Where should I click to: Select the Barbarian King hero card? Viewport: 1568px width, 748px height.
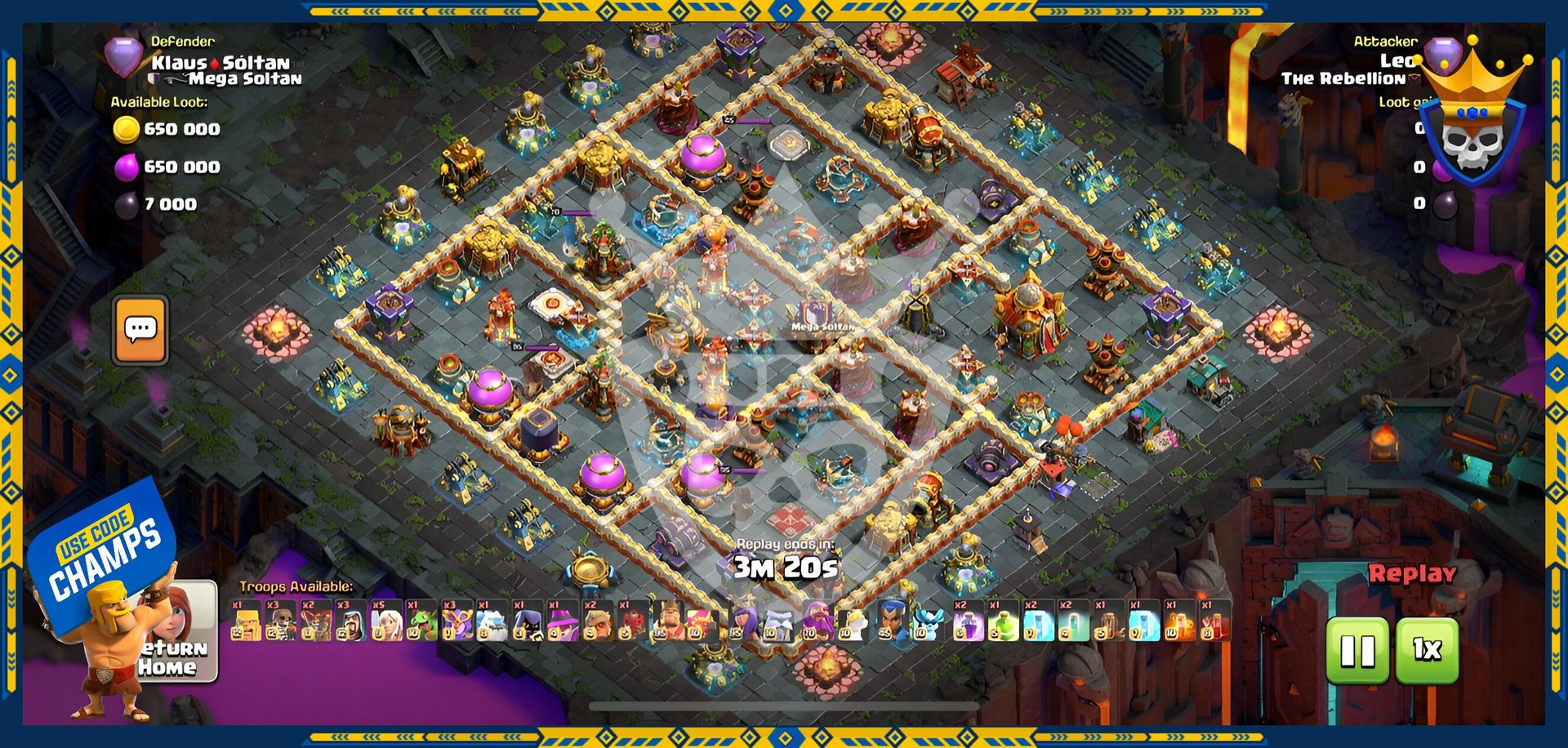[x=668, y=621]
